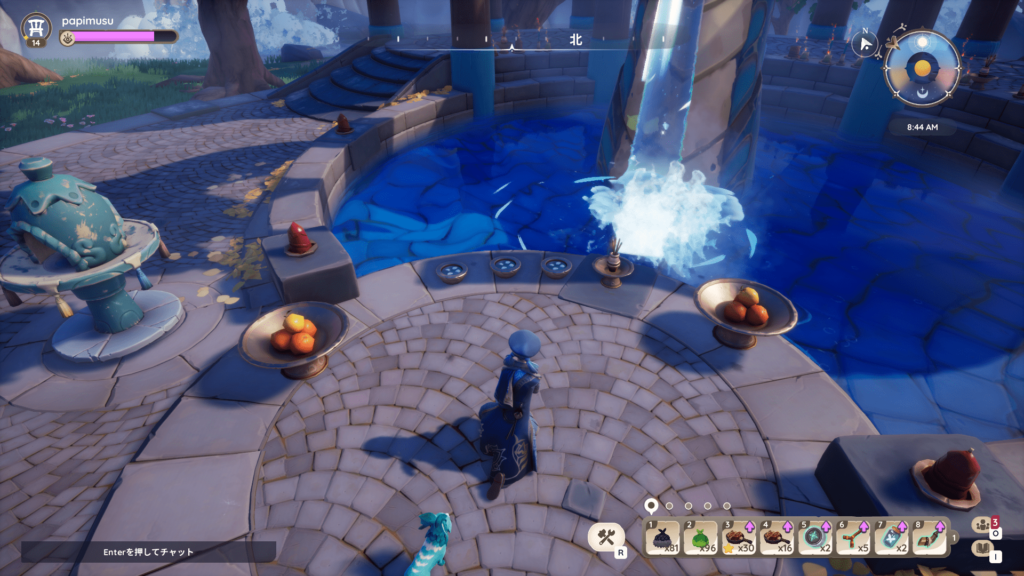
Task: Click the day-night clock dial
Action: coord(921,68)
